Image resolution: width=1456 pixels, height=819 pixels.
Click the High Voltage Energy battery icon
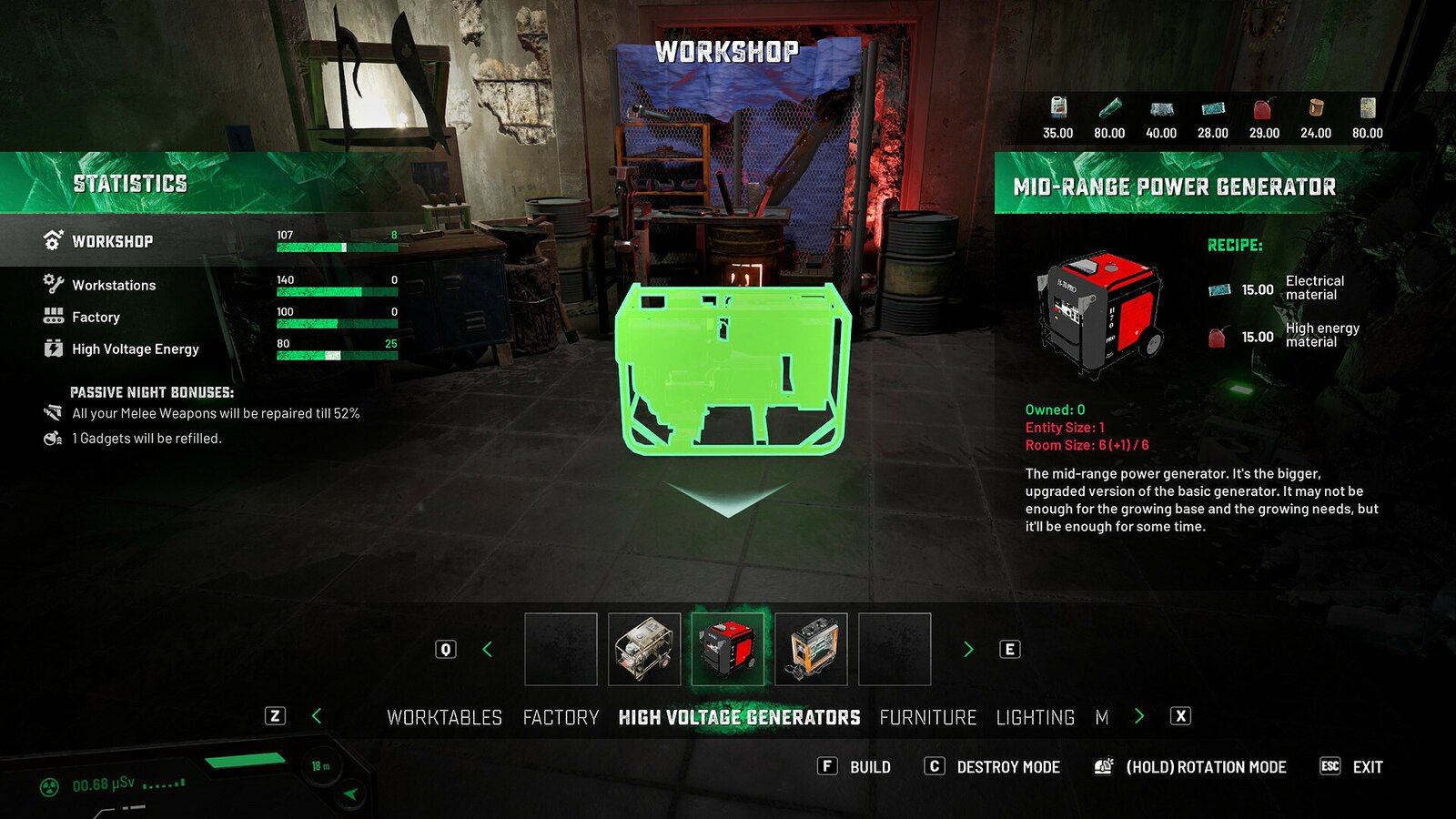[x=52, y=349]
